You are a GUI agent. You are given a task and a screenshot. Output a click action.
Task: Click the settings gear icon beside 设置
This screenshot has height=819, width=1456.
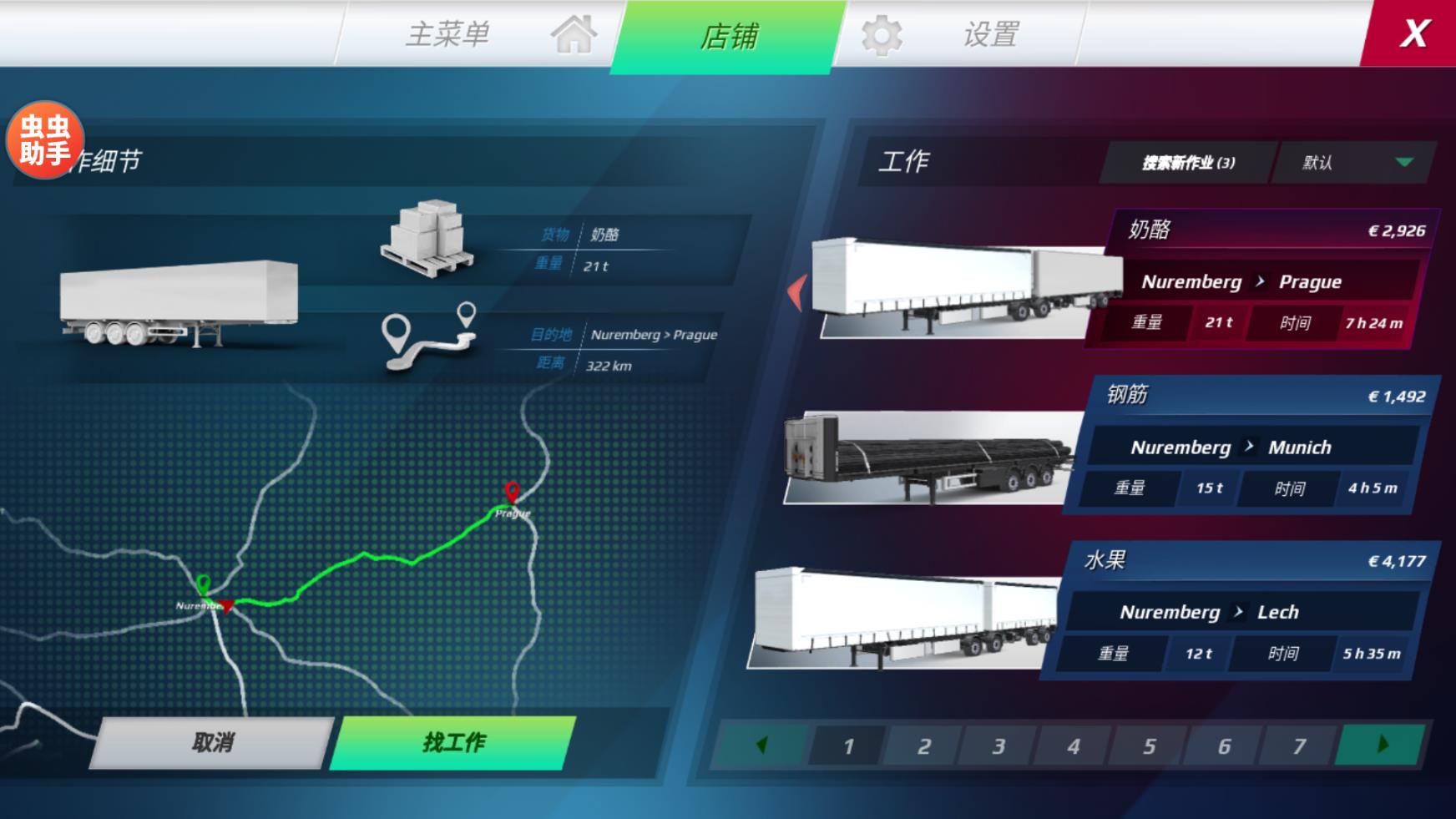(x=879, y=35)
